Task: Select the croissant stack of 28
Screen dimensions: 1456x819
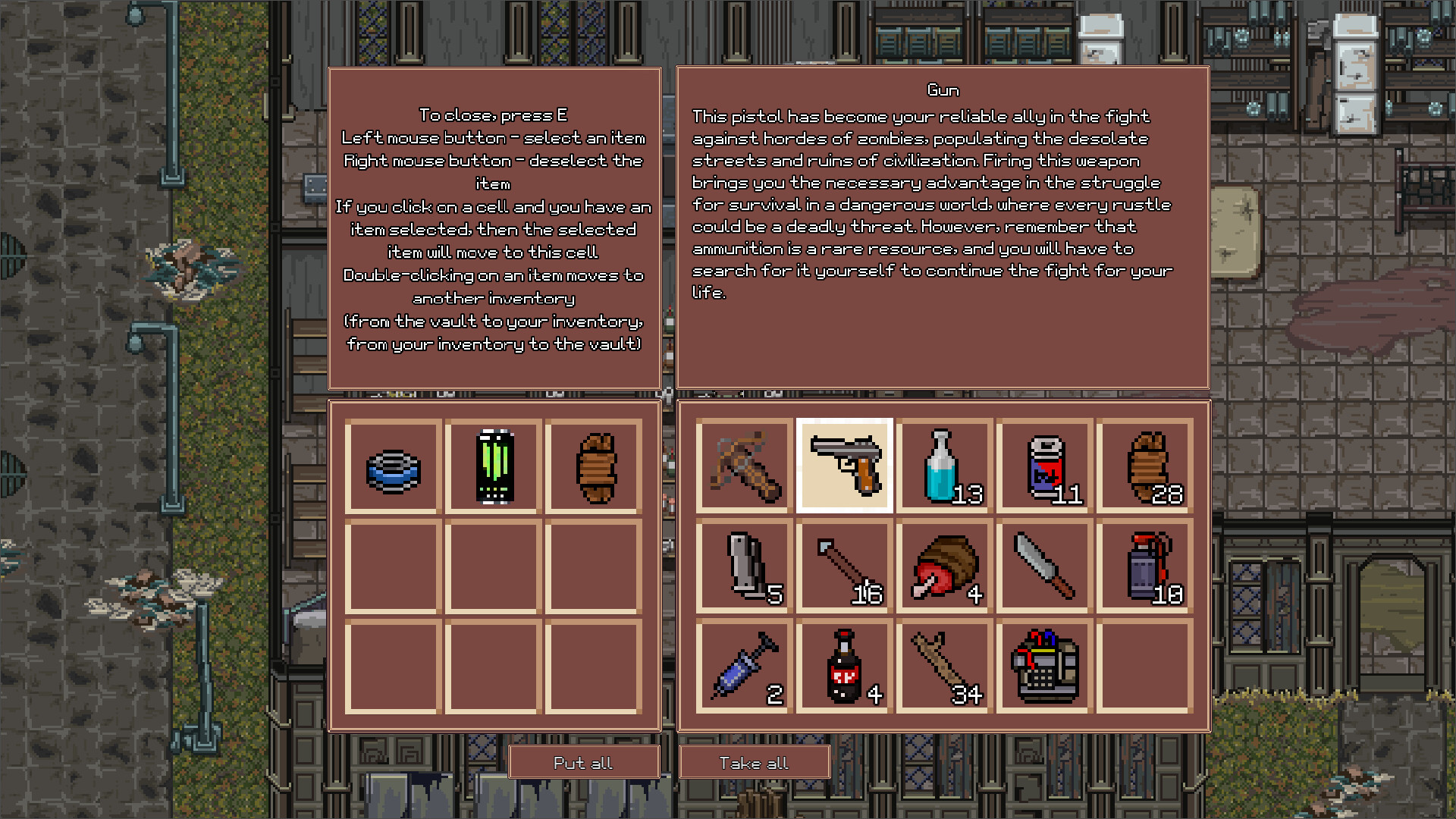Action: [x=1144, y=466]
